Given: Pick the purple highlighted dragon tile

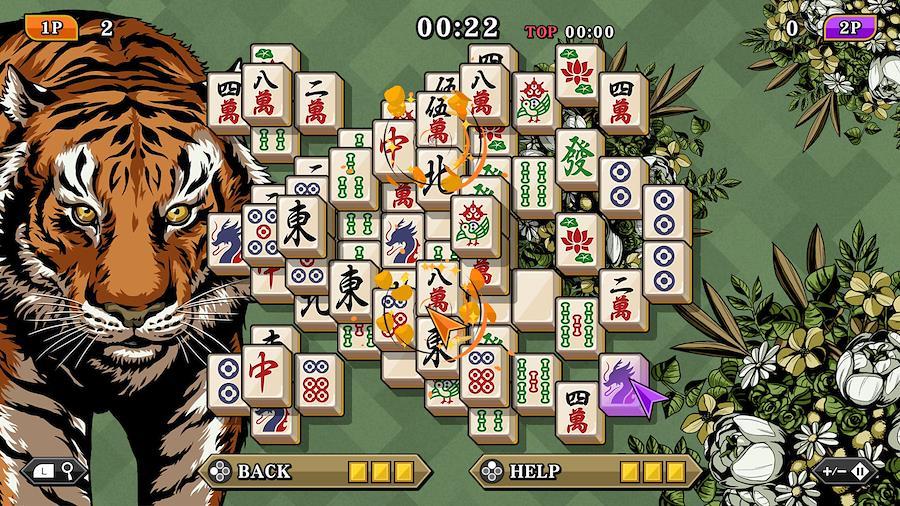Looking at the screenshot, I should (x=622, y=384).
